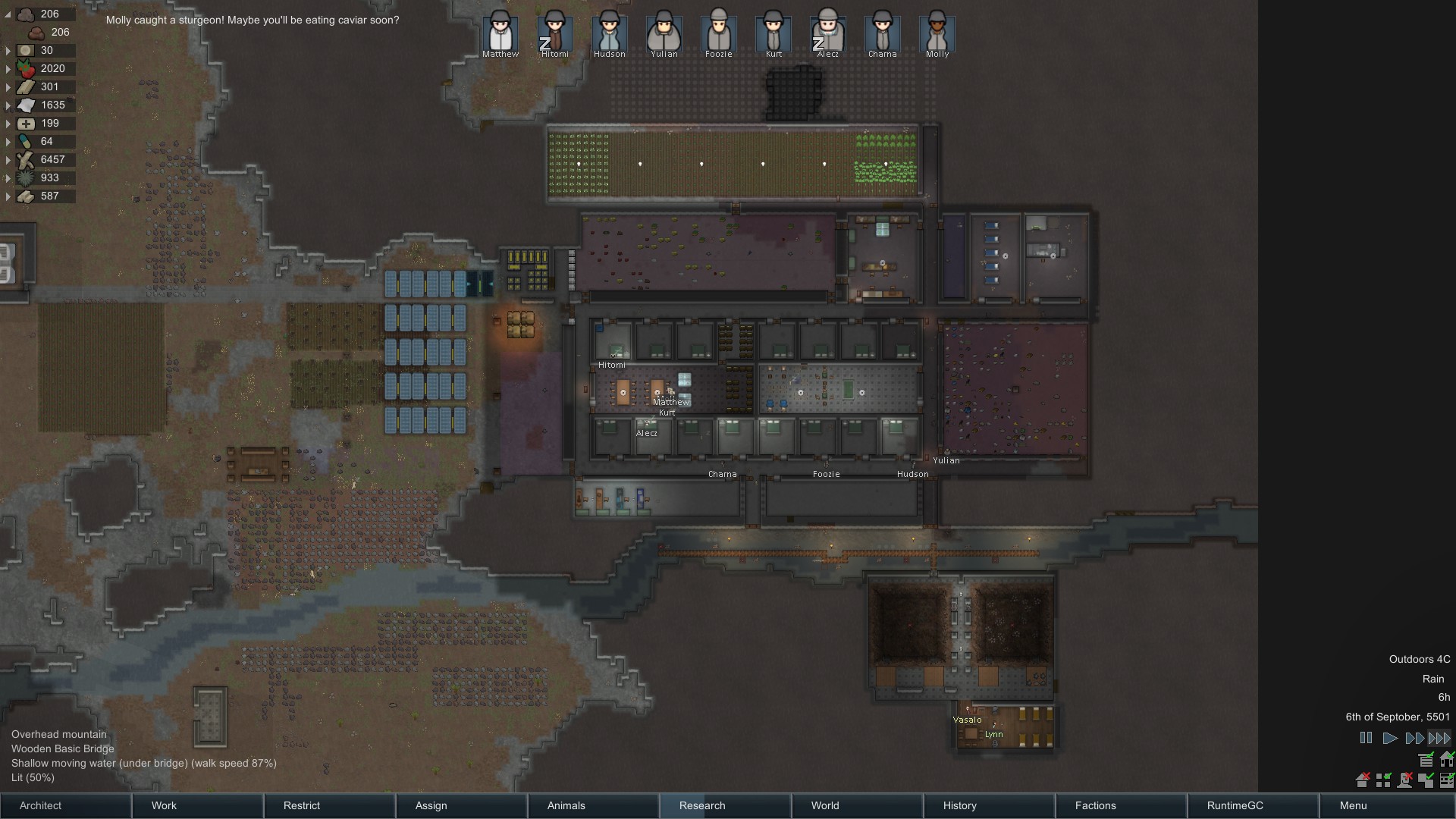Open the Factions tab
This screenshot has width=1456, height=819.
coord(1121,805)
